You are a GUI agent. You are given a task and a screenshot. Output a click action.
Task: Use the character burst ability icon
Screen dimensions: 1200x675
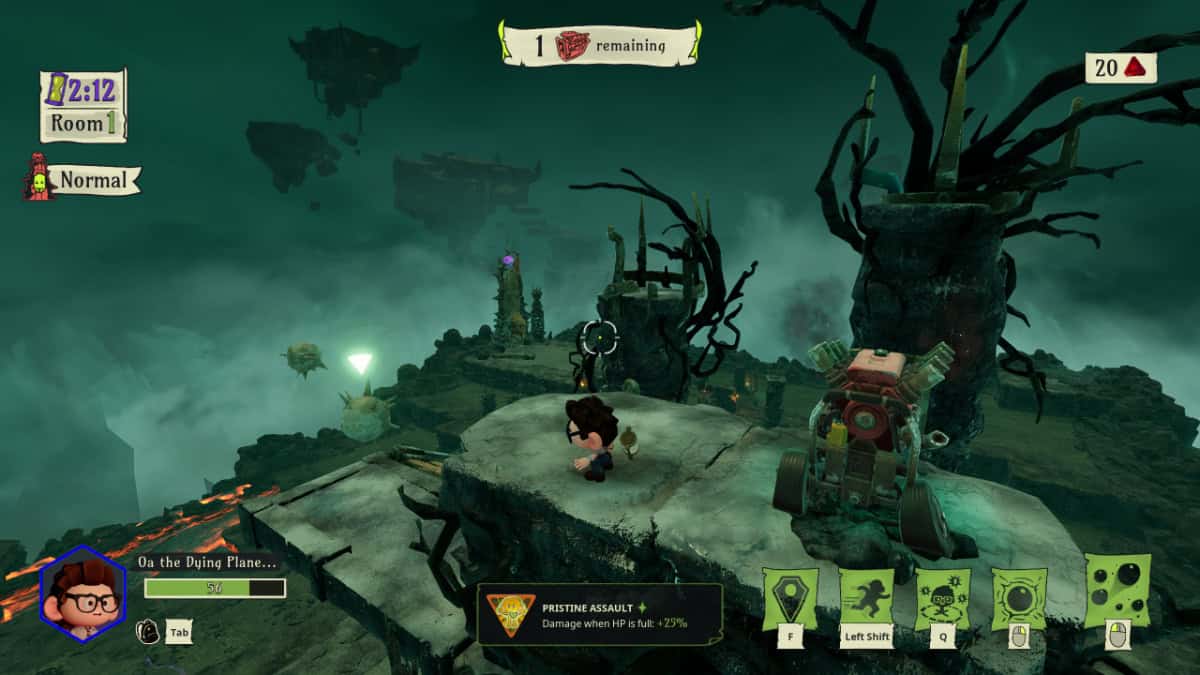pos(942,599)
